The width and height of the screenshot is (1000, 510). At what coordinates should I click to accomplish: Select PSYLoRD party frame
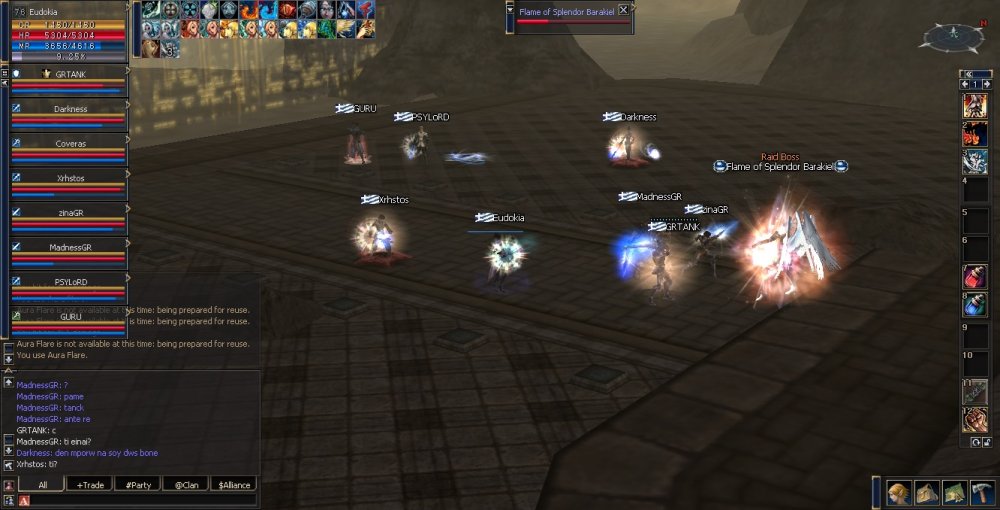pyautogui.click(x=70, y=282)
